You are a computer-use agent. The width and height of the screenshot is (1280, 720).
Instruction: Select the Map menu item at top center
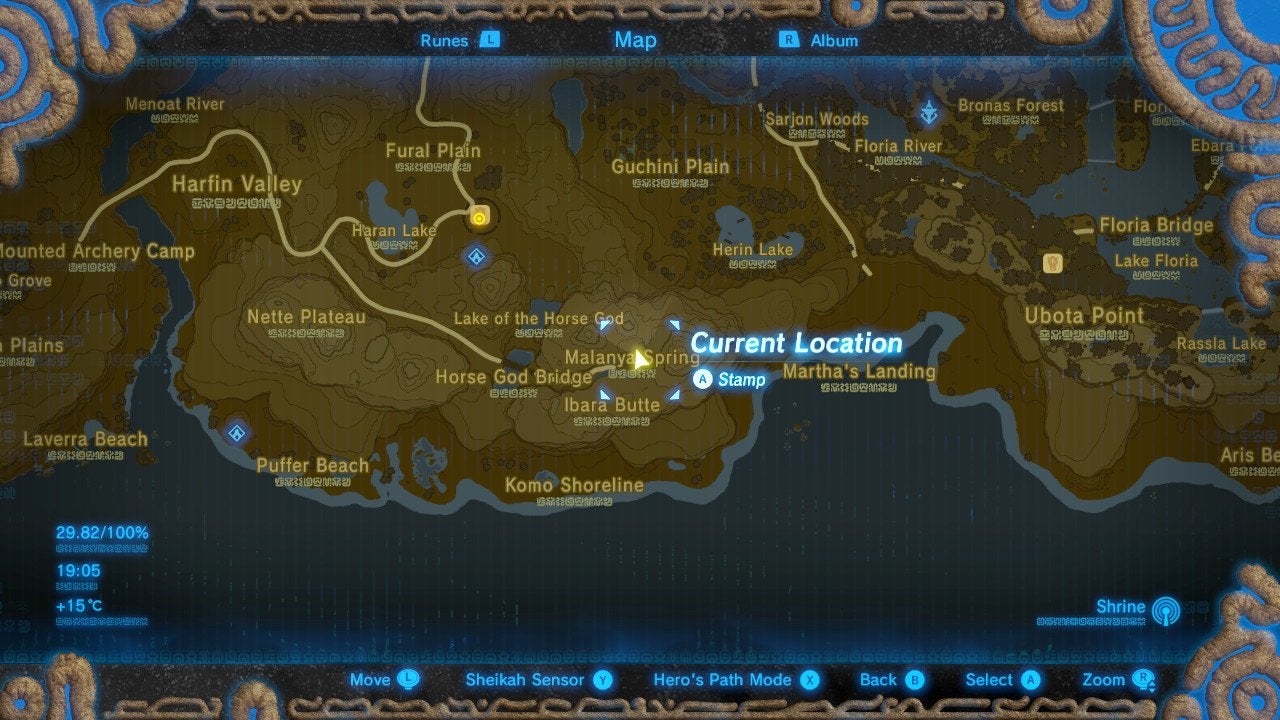[x=635, y=40]
